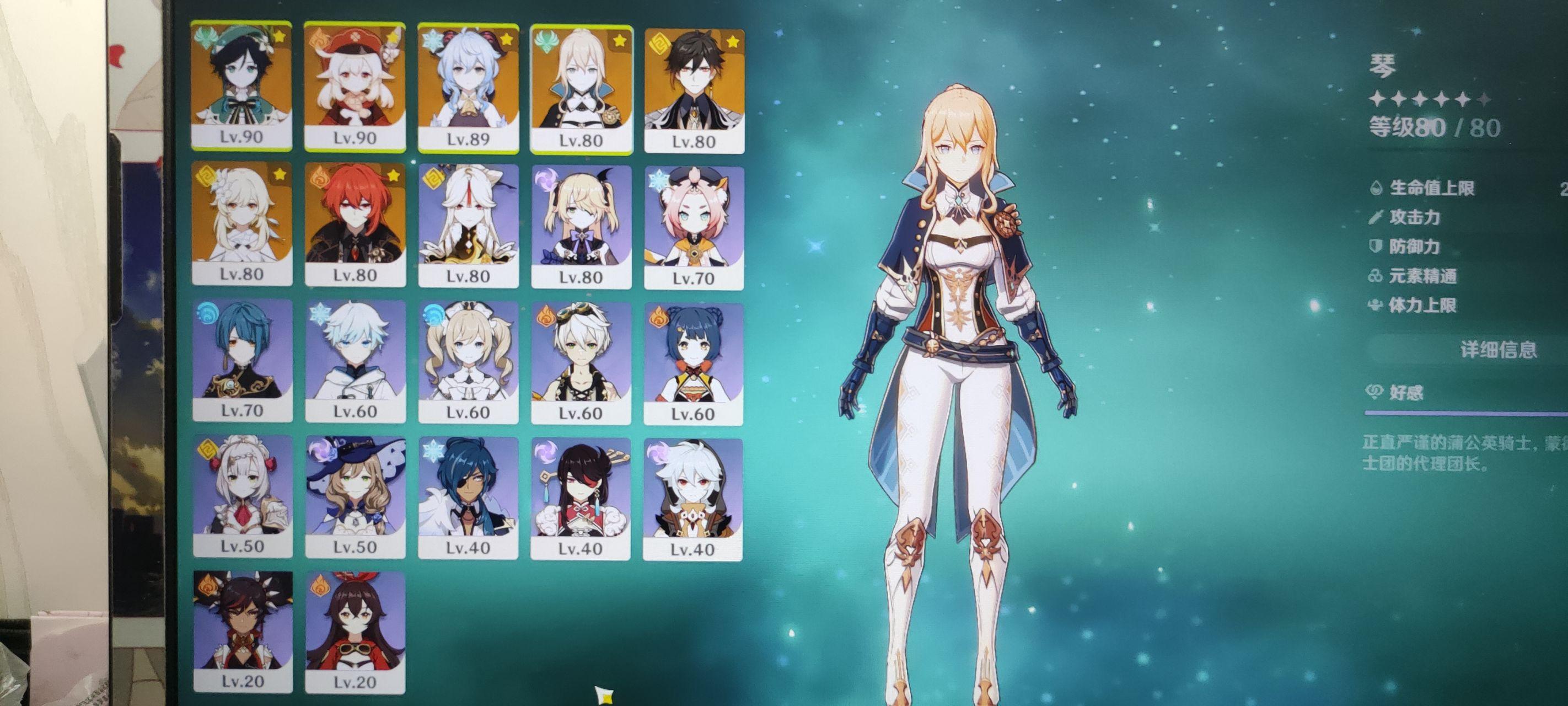Click Lisa's witch-hat portrait

355,496
